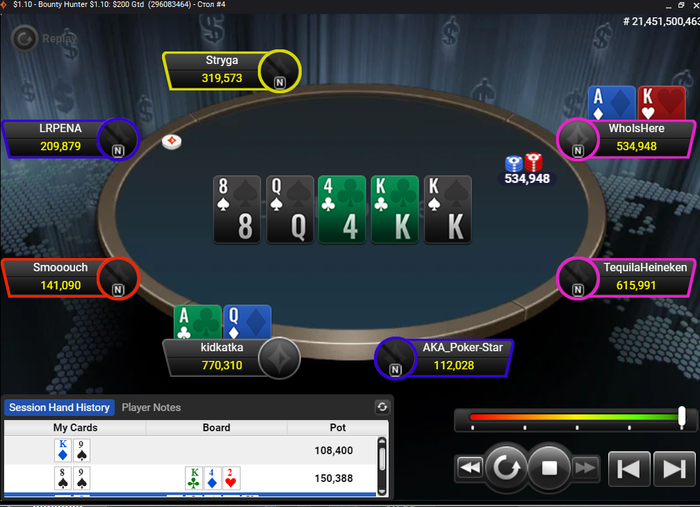Screen dimensions: 700x507
Task: Refresh the hand history panel
Action: [381, 407]
